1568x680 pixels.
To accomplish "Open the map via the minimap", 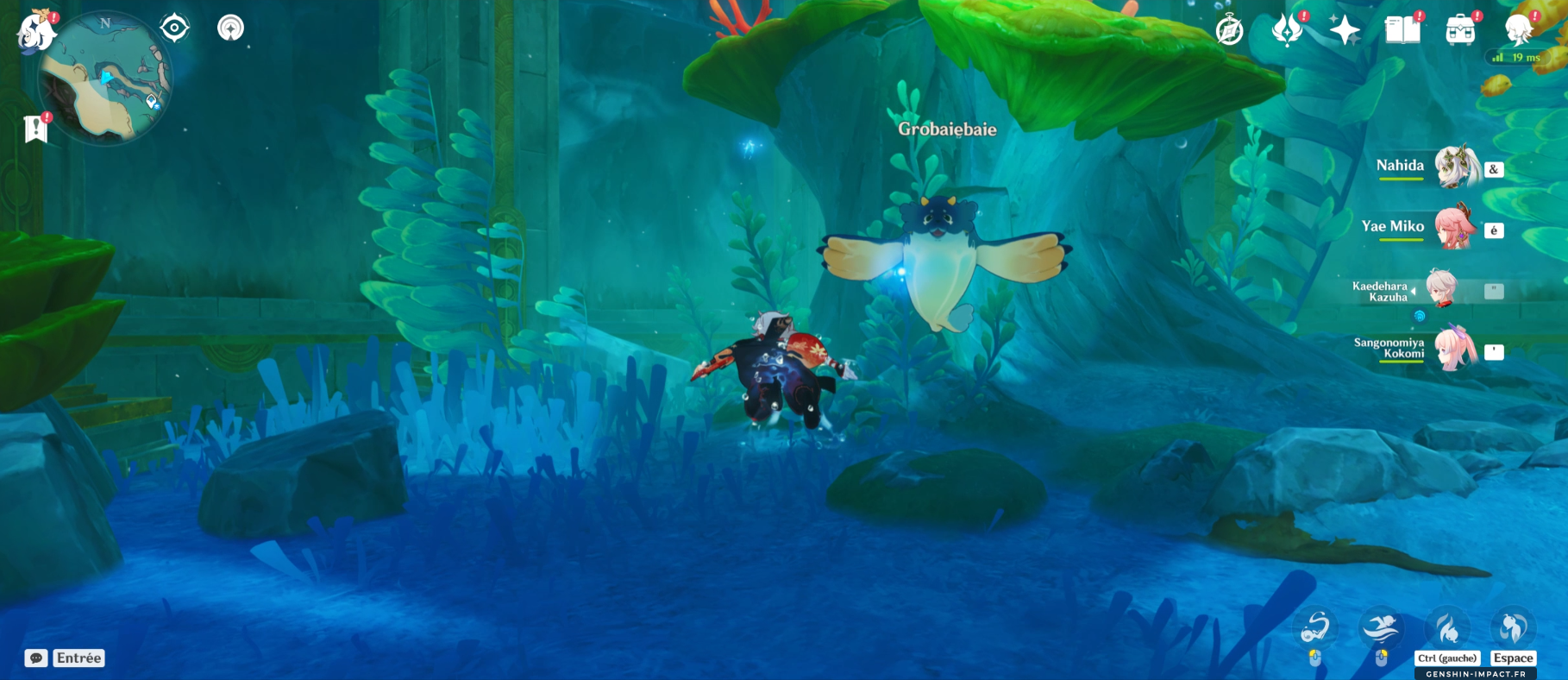I will coord(105,79).
